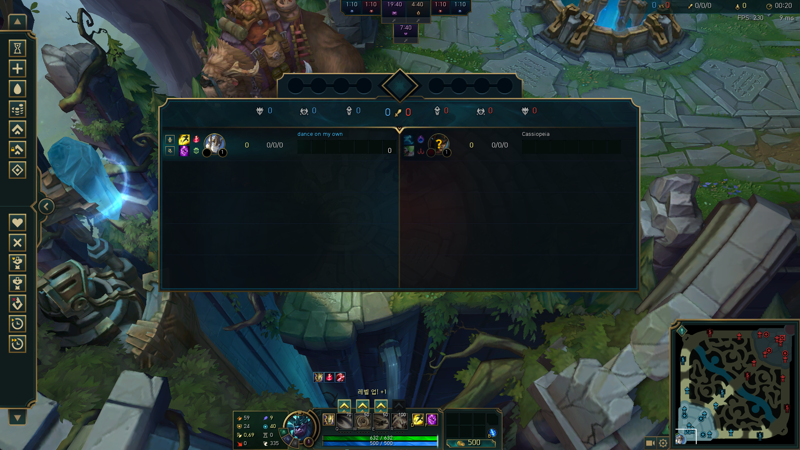
Task: Click the passive ability icon left of skills
Action: click(x=328, y=420)
